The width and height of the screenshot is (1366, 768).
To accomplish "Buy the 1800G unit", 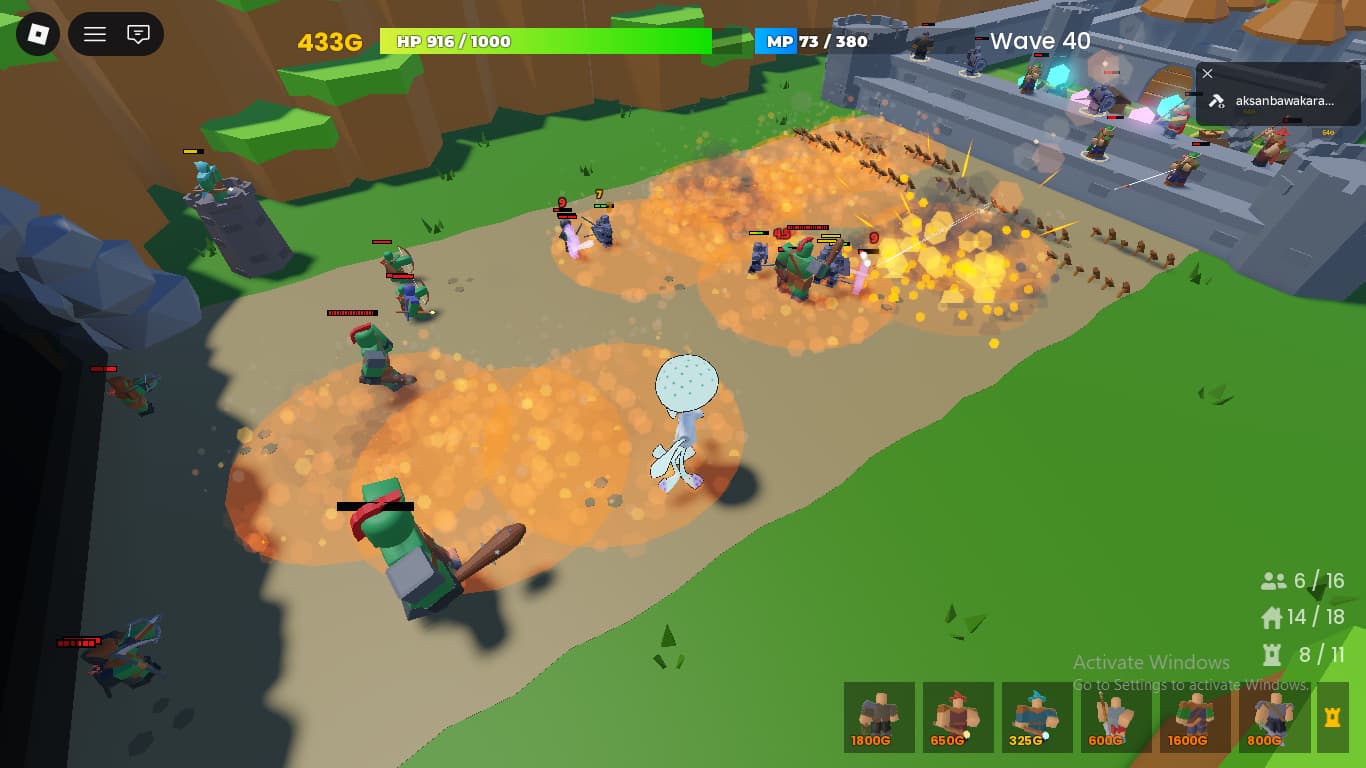I will click(879, 717).
